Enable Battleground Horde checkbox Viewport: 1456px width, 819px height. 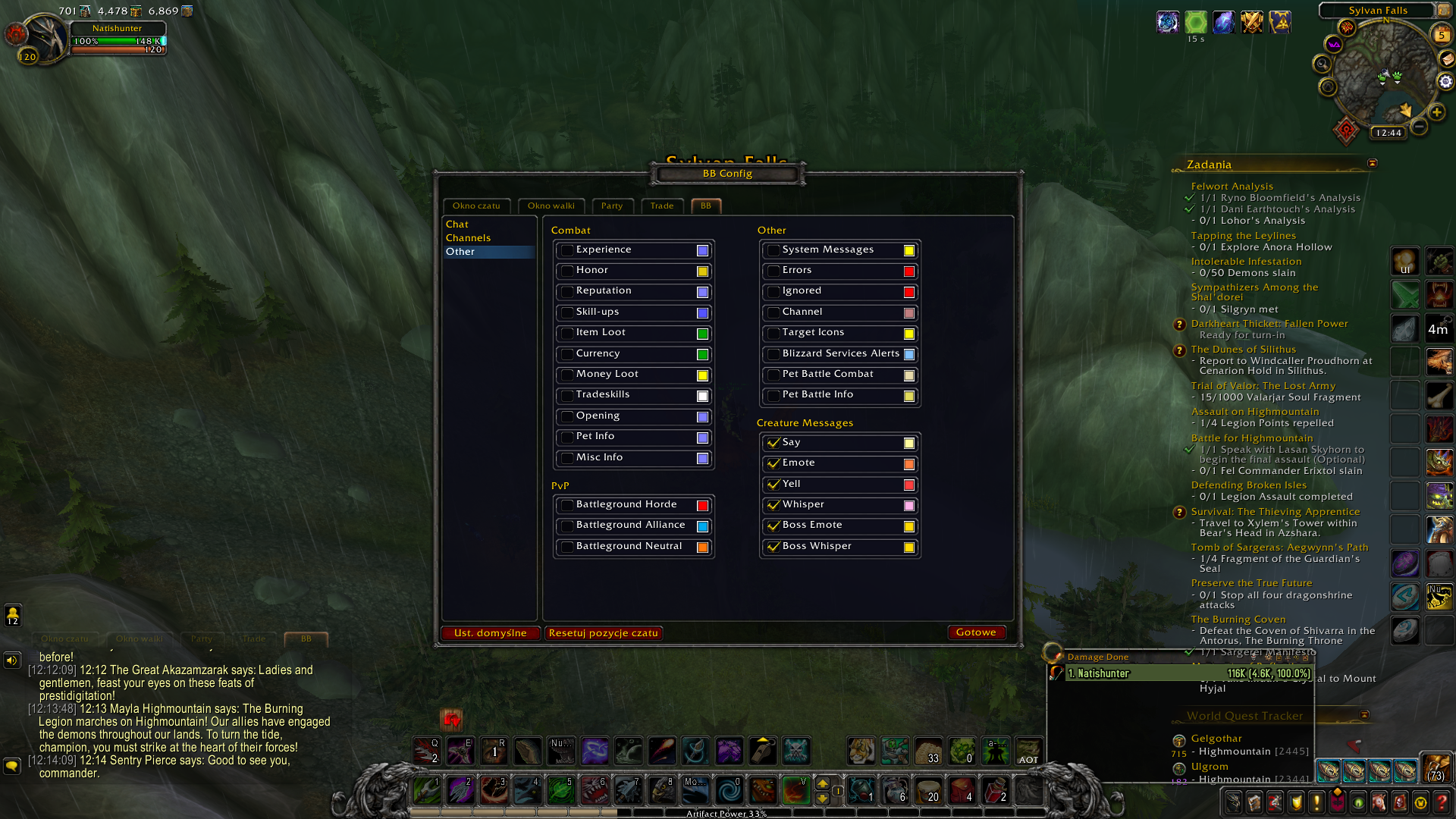pyautogui.click(x=567, y=505)
